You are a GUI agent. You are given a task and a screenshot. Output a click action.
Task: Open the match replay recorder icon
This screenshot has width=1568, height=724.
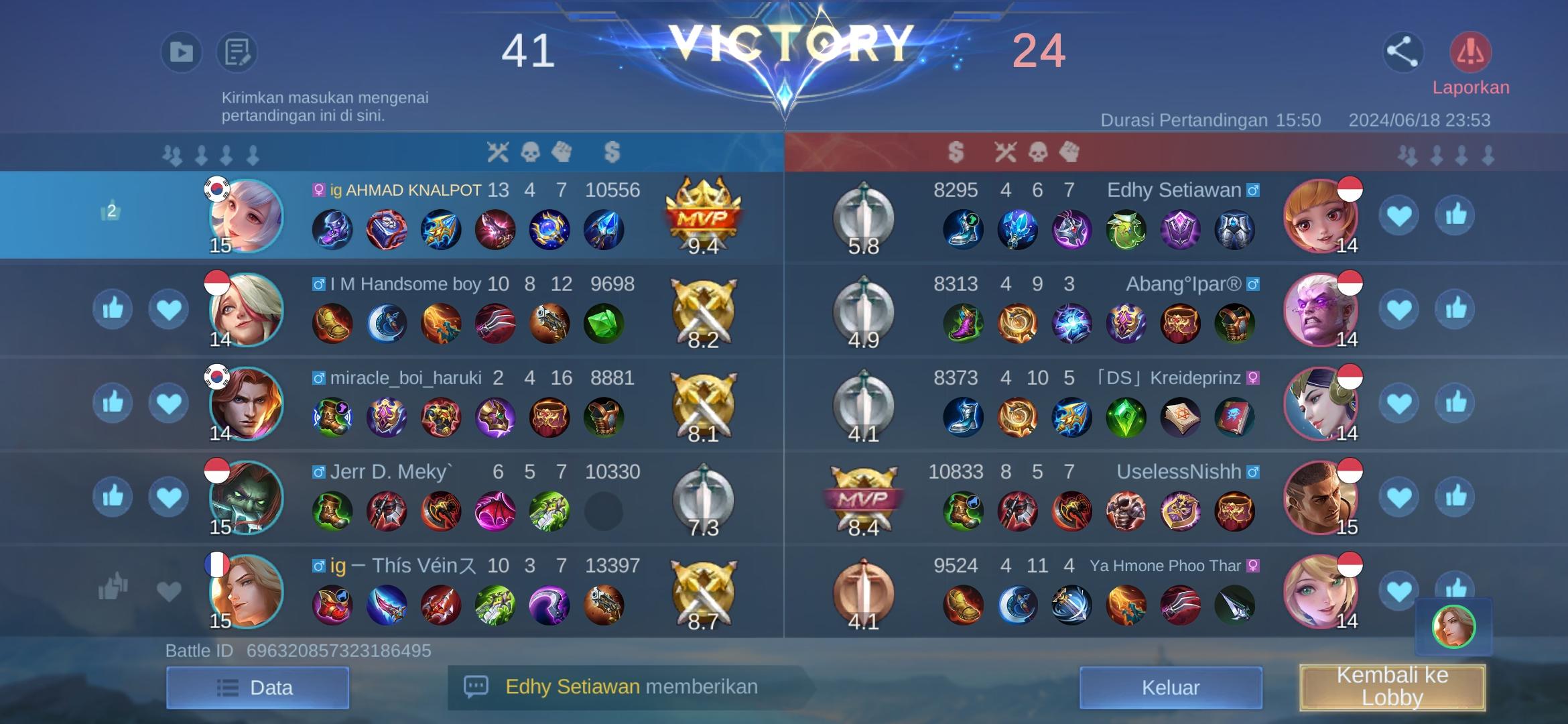180,51
